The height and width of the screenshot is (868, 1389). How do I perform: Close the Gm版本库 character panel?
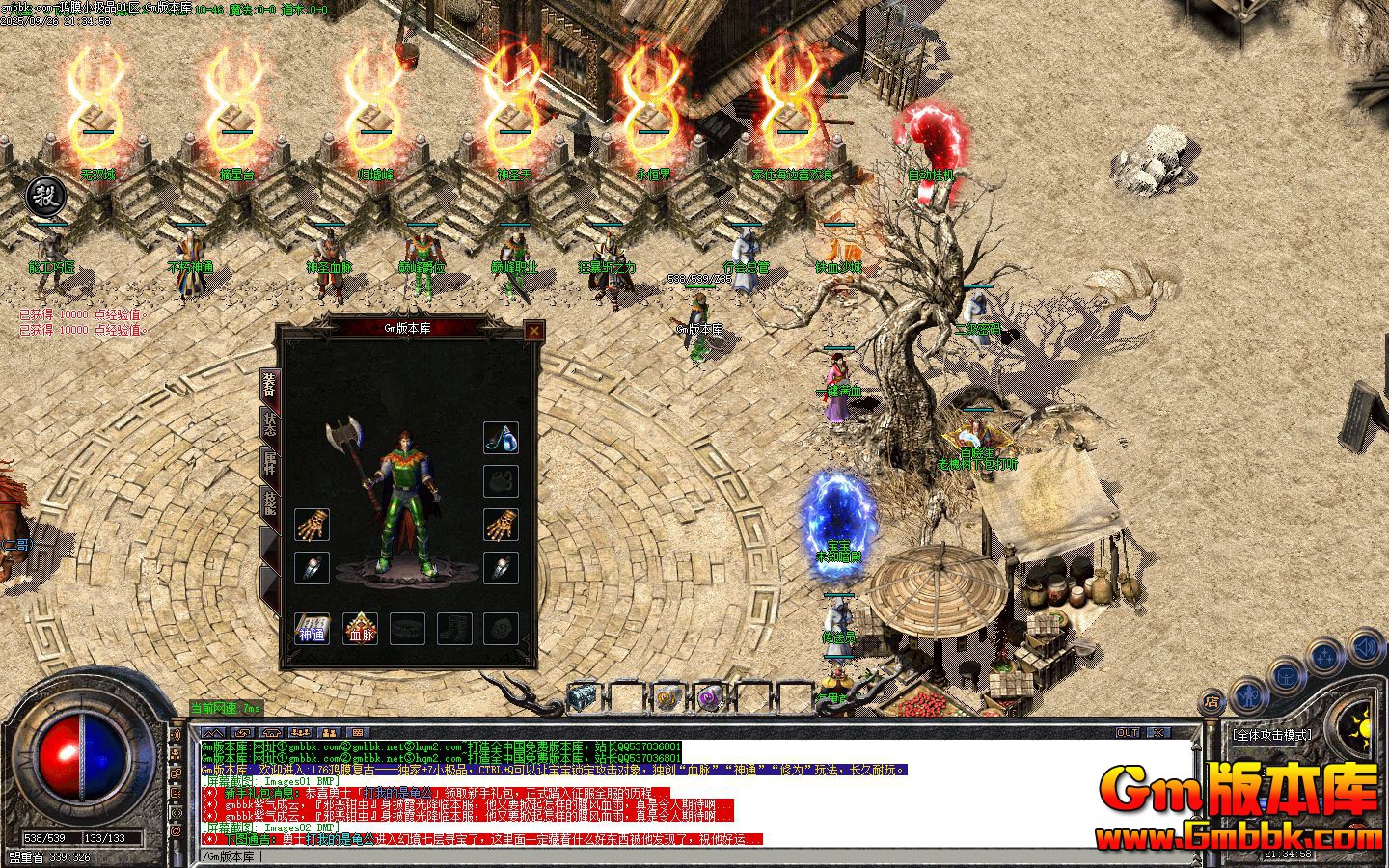533,331
